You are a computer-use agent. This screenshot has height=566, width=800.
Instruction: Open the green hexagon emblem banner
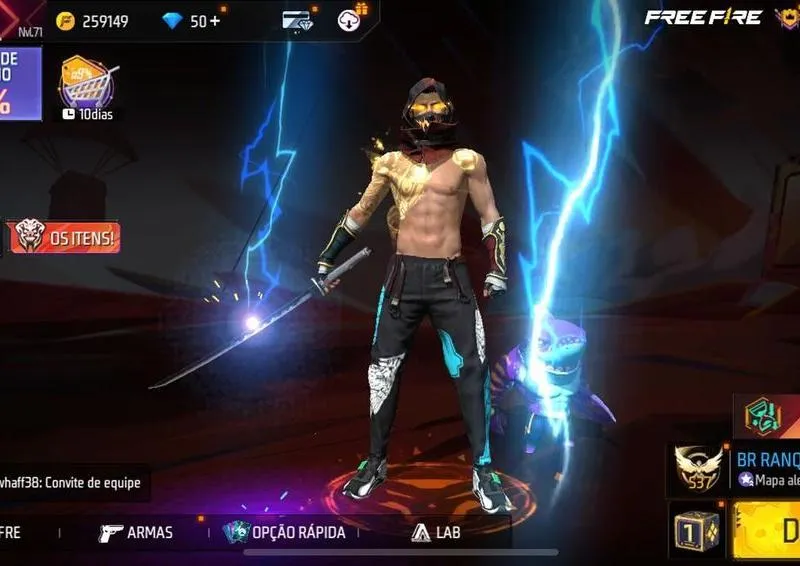tap(768, 415)
